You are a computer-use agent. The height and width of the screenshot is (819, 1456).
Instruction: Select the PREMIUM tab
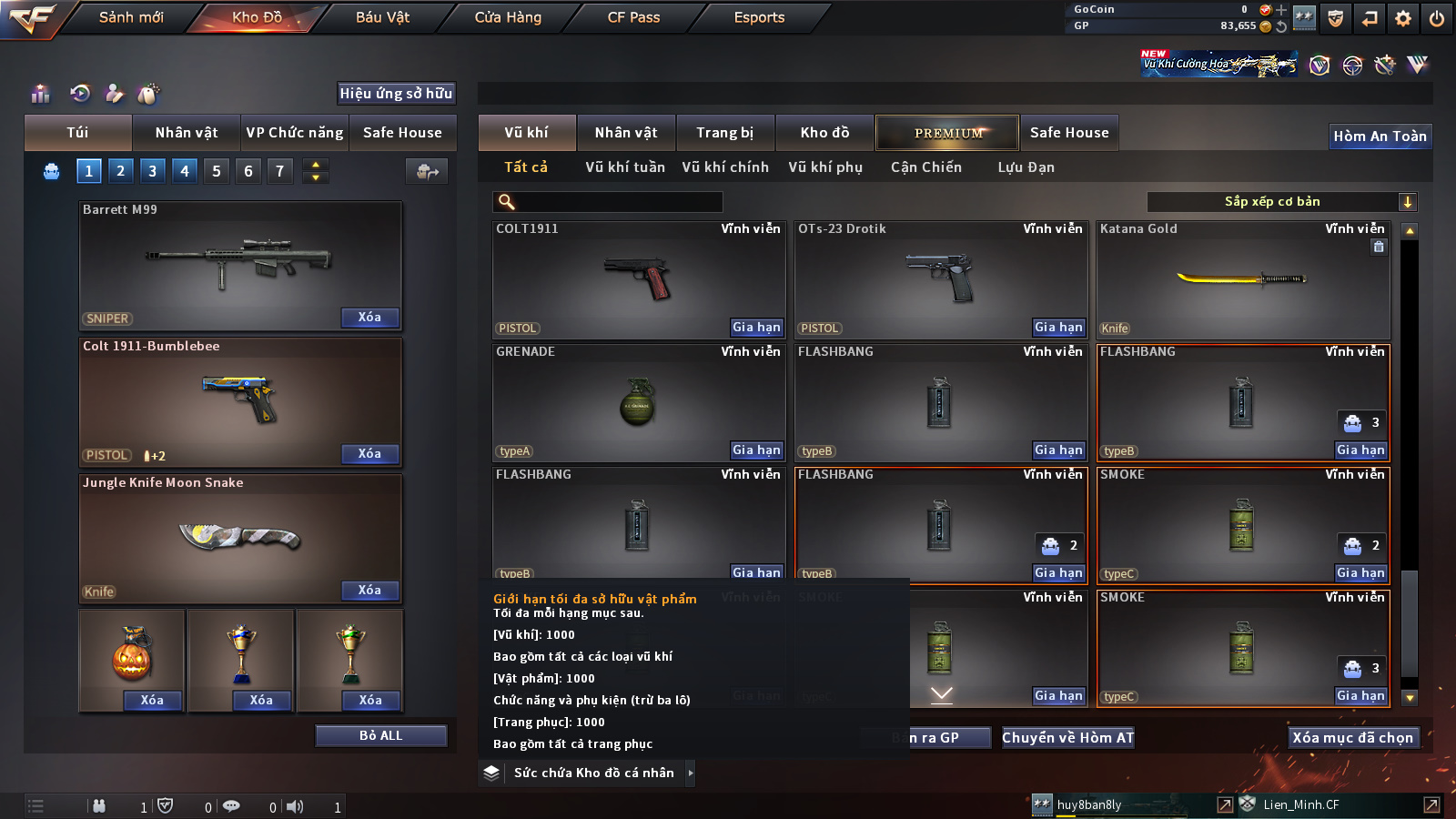947,133
